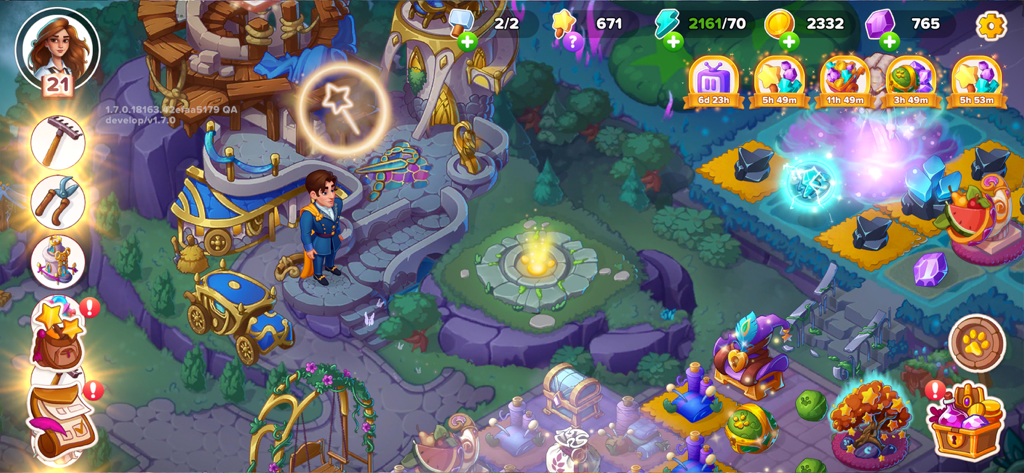
Task: Open the star gems event with 5h 53m
Action: (x=977, y=81)
